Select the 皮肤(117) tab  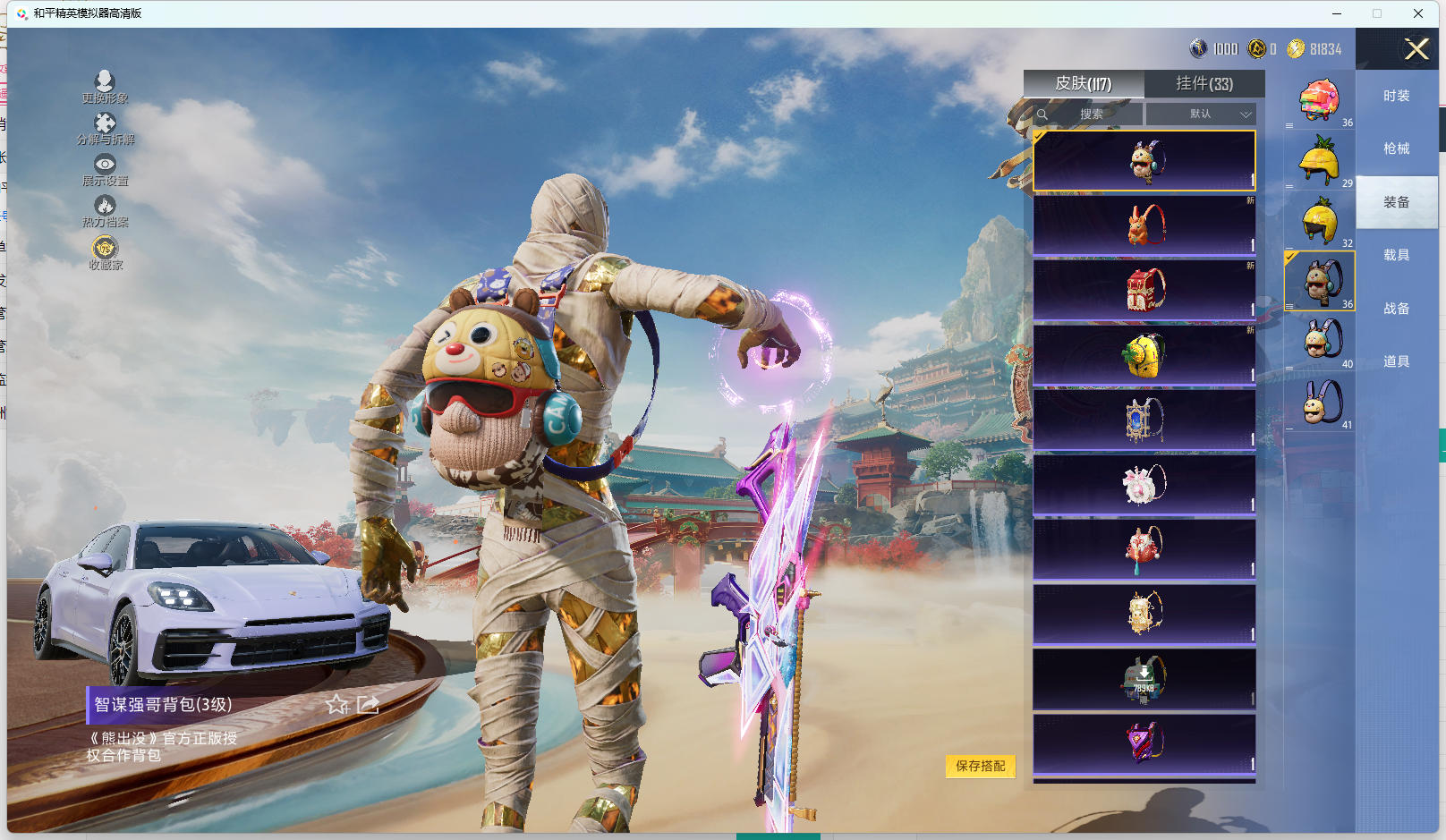[x=1084, y=83]
